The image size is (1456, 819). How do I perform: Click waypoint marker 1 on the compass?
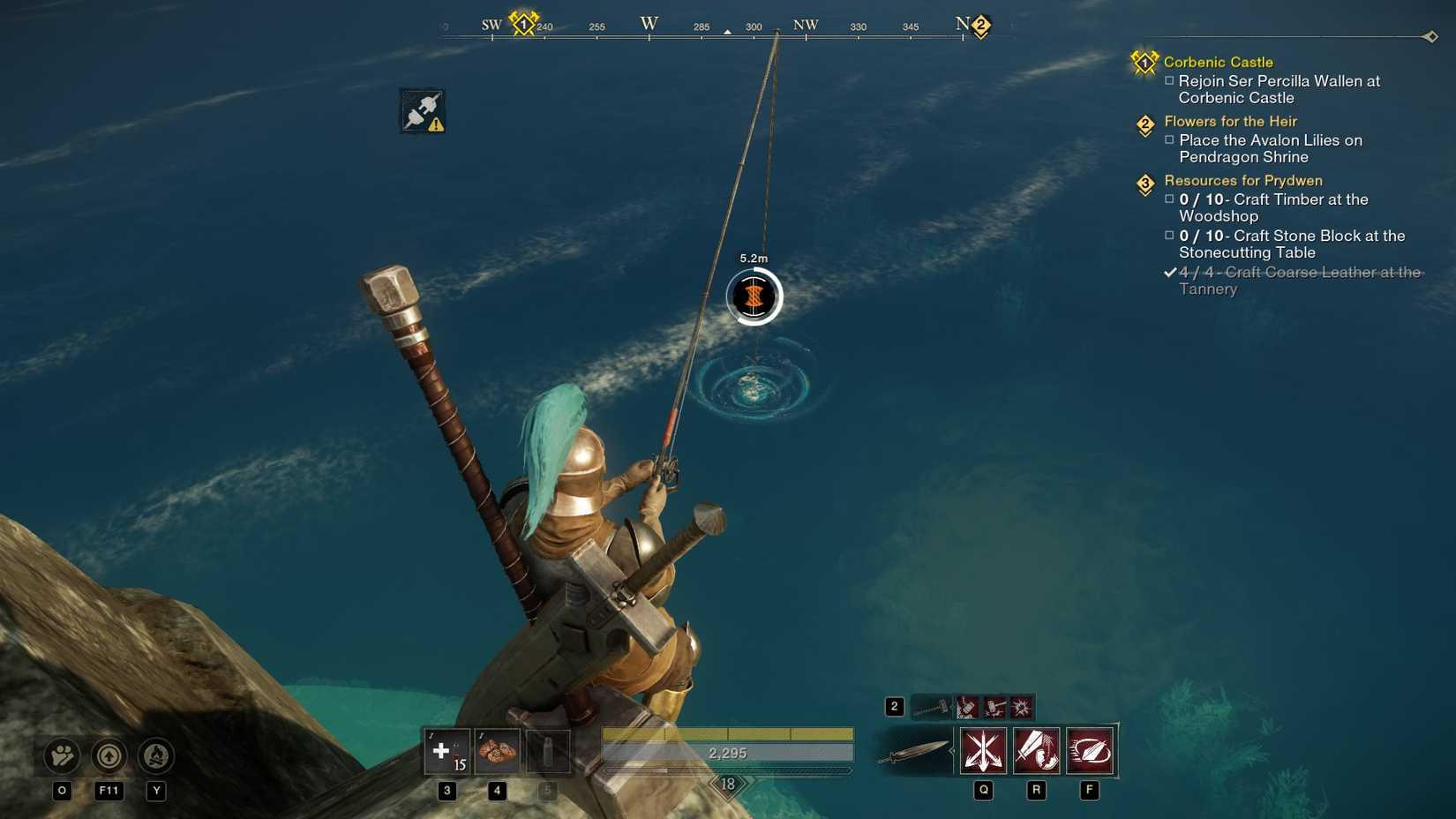click(x=522, y=25)
